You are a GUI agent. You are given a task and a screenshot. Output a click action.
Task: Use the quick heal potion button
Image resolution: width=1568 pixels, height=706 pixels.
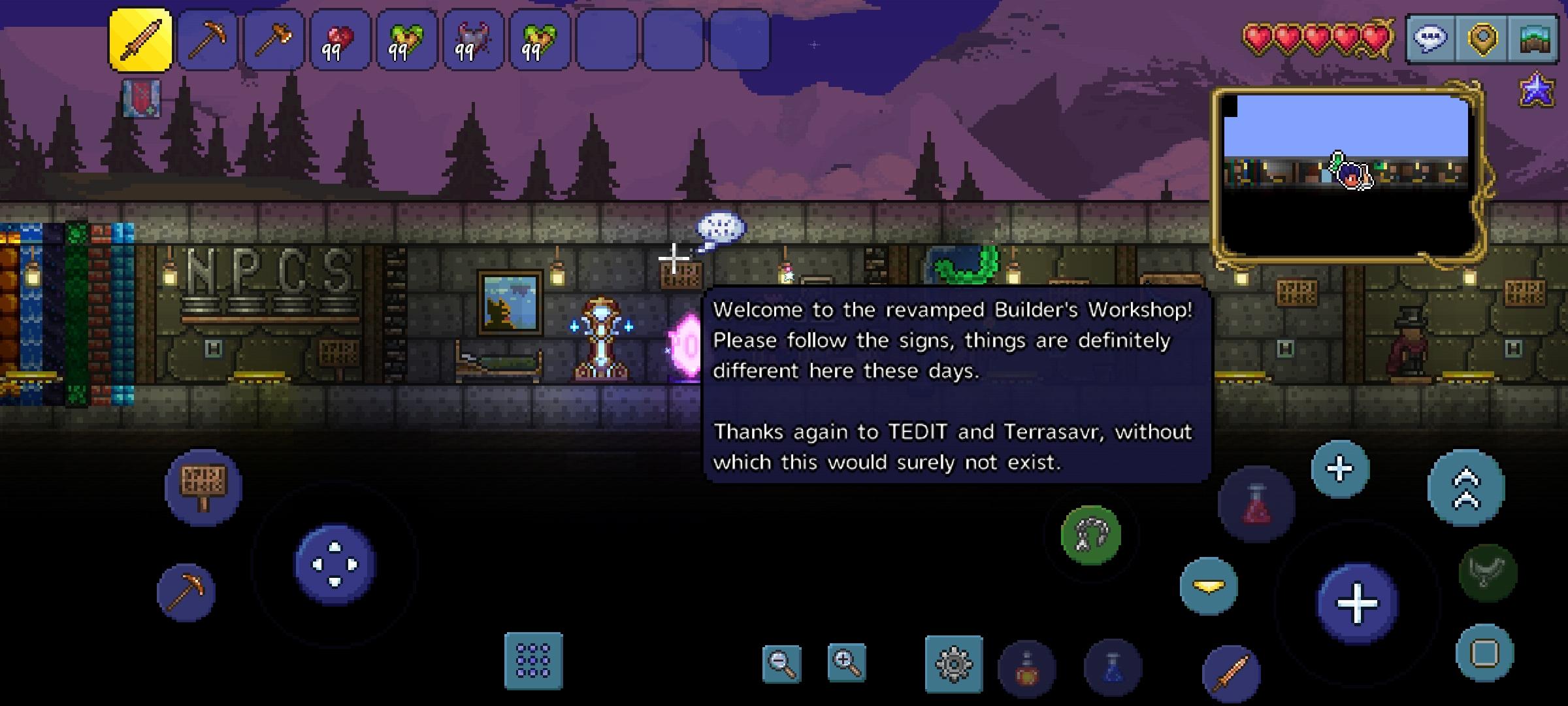(x=1026, y=669)
